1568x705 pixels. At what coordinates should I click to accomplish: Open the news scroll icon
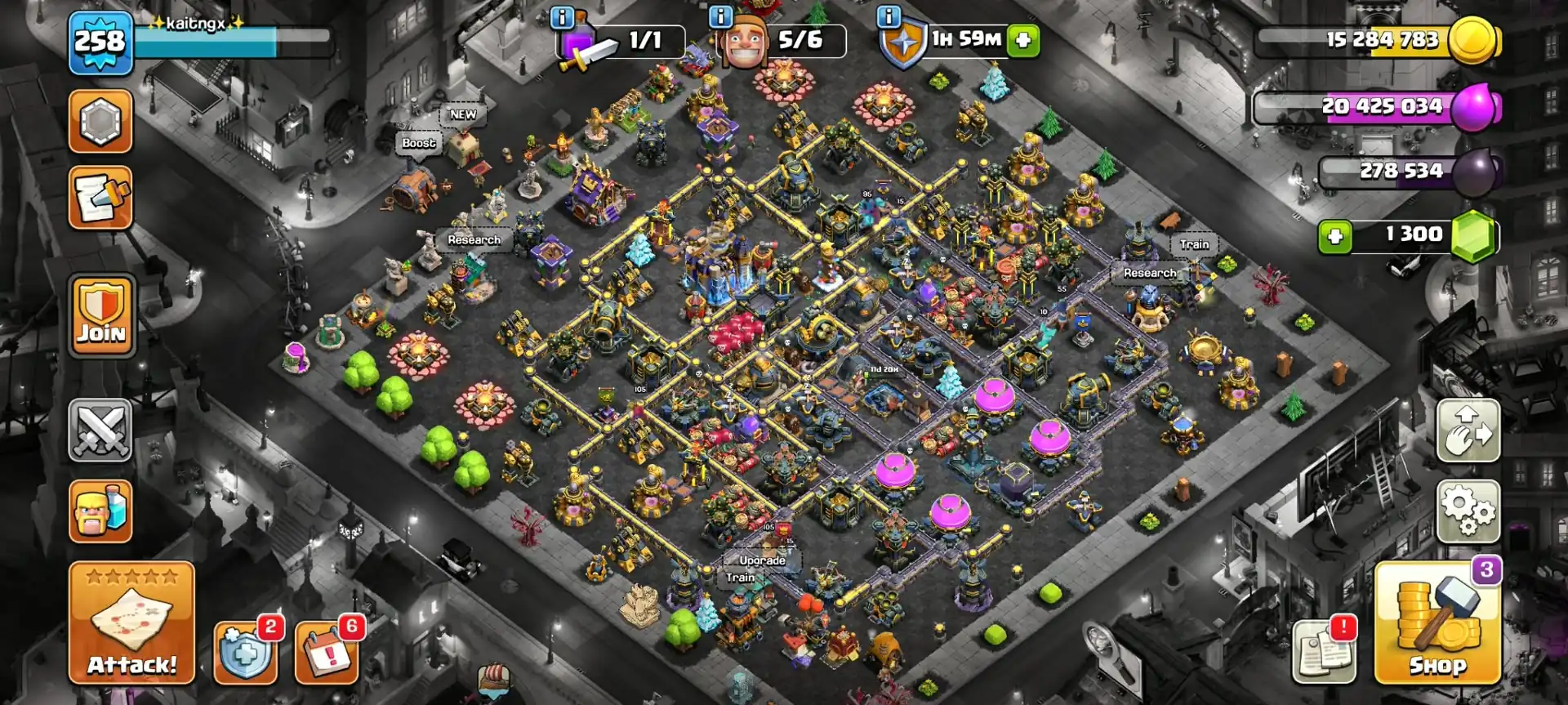(100, 198)
